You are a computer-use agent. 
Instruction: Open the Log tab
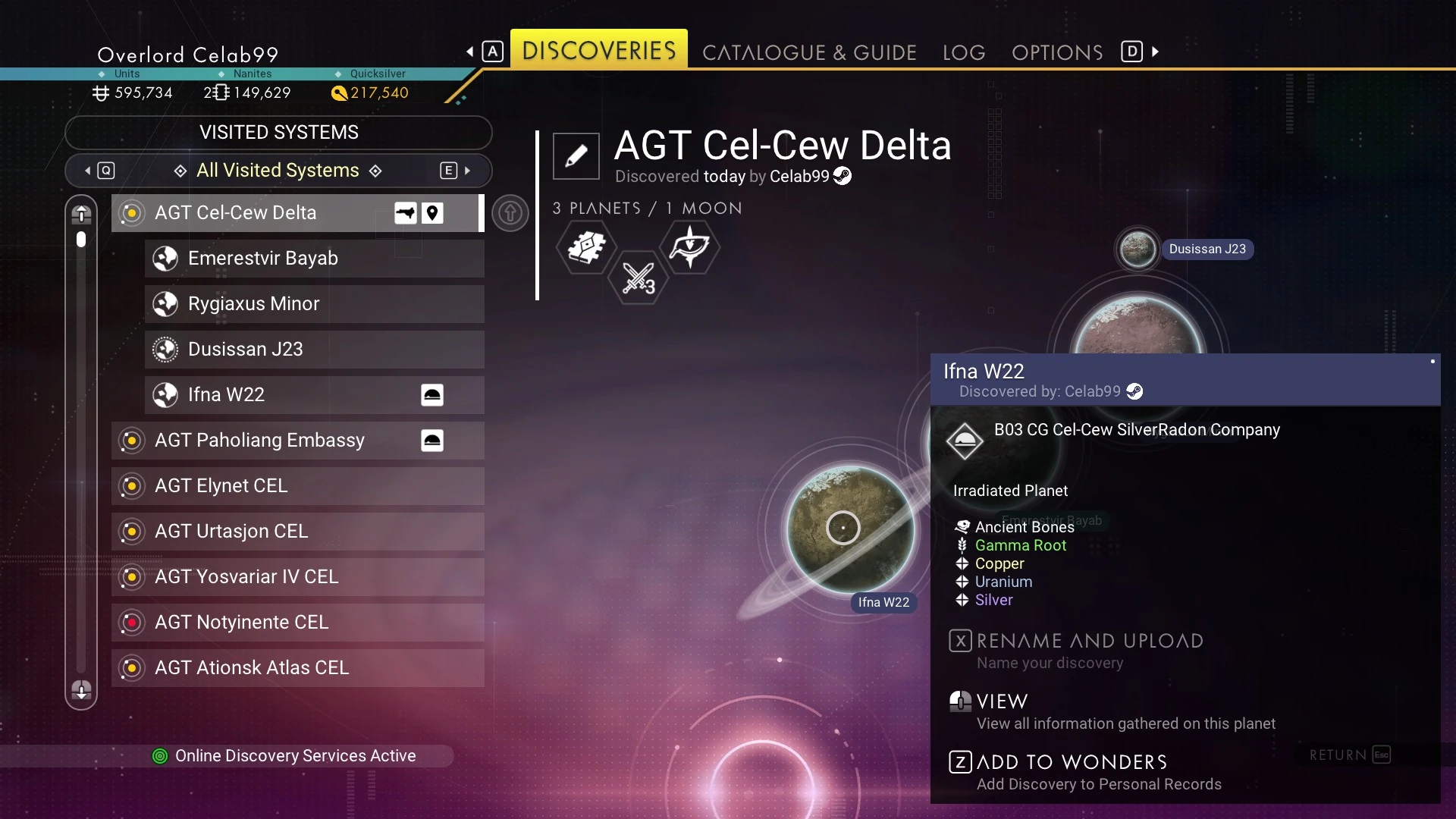(964, 52)
